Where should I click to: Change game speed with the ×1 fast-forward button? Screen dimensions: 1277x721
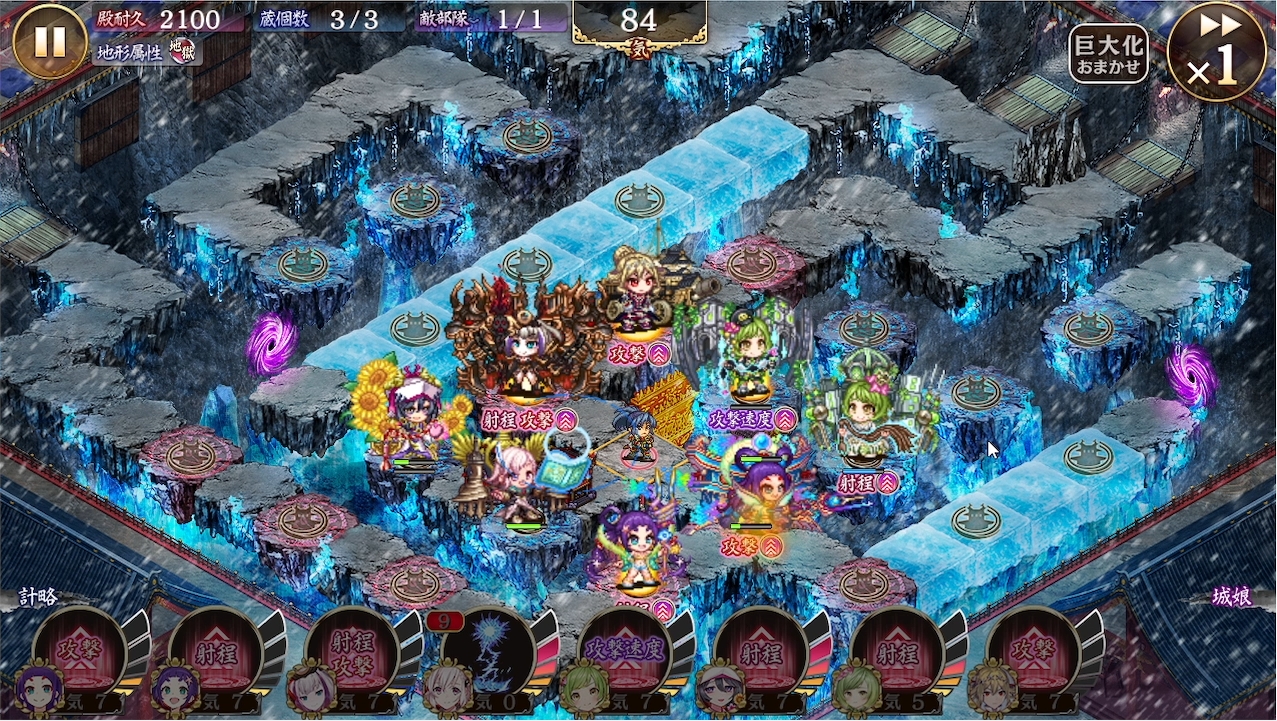click(x=1216, y=51)
